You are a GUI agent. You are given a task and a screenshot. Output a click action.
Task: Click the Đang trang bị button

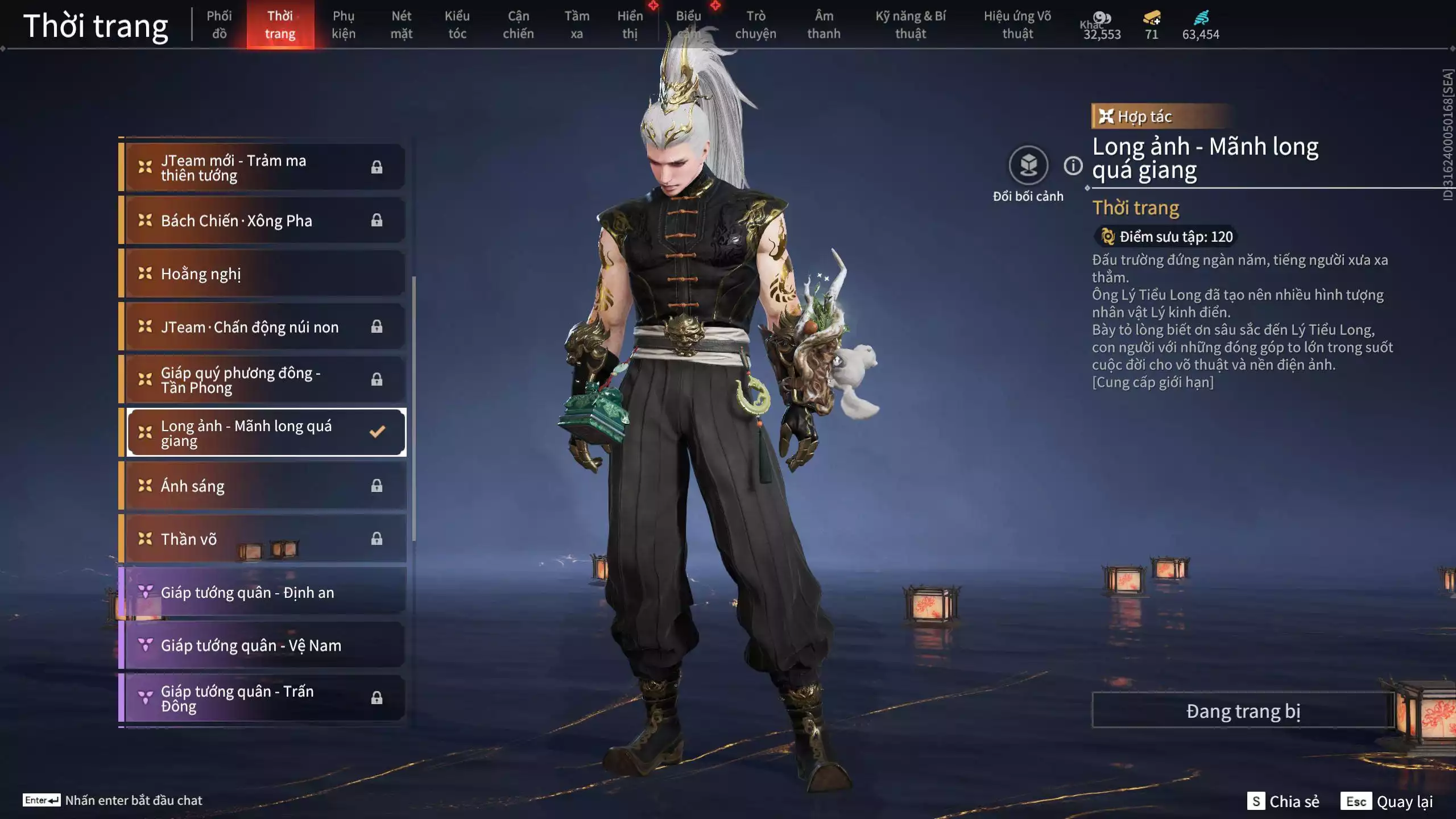click(x=1243, y=711)
